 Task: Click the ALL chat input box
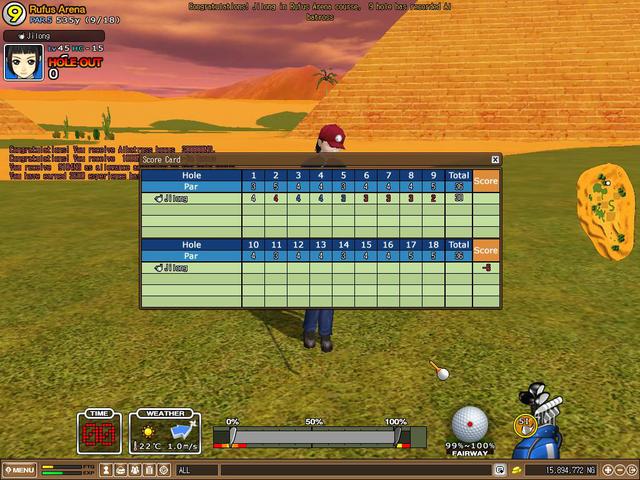tap(330, 469)
